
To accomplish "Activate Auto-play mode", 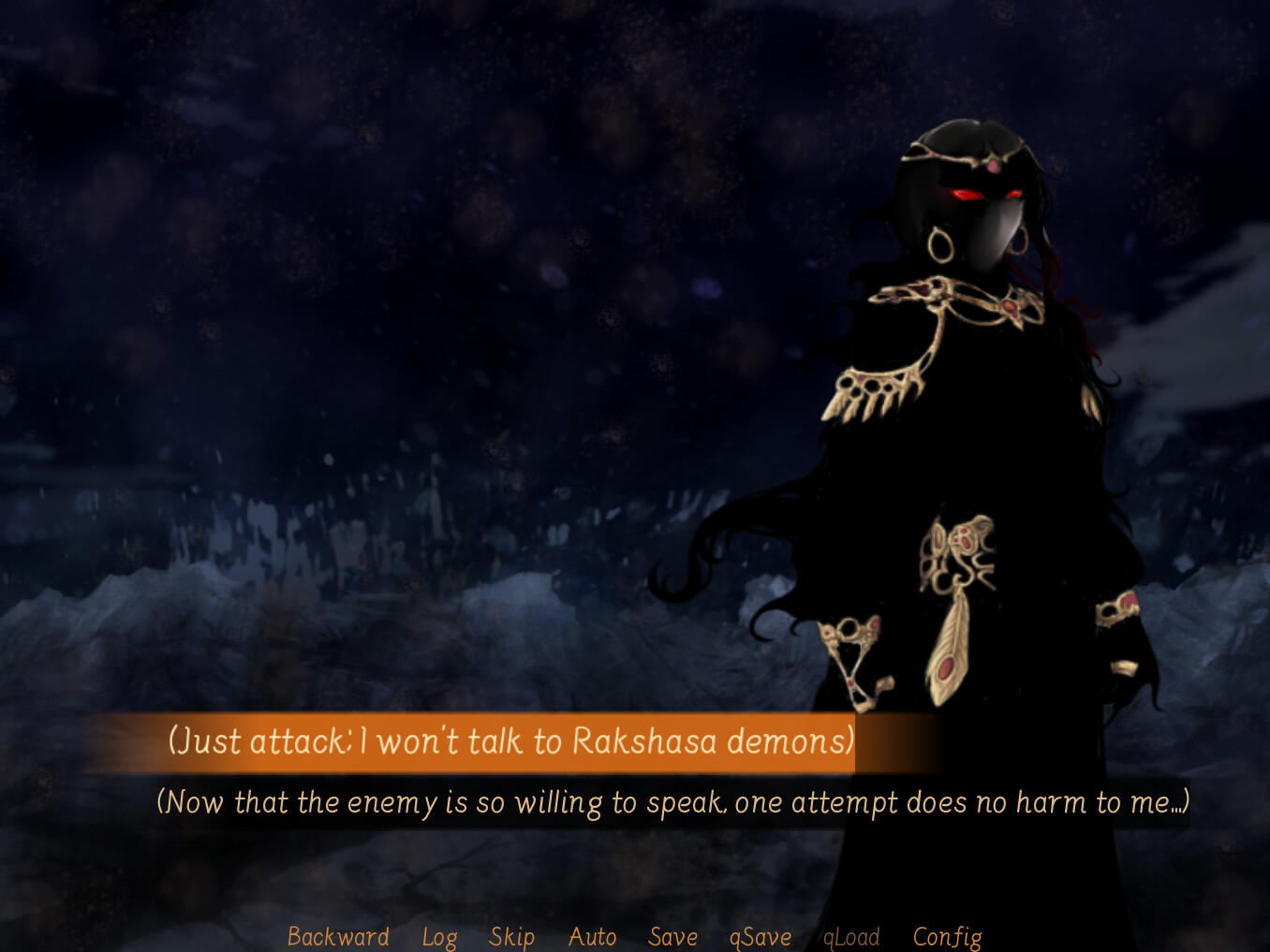I will tap(592, 935).
